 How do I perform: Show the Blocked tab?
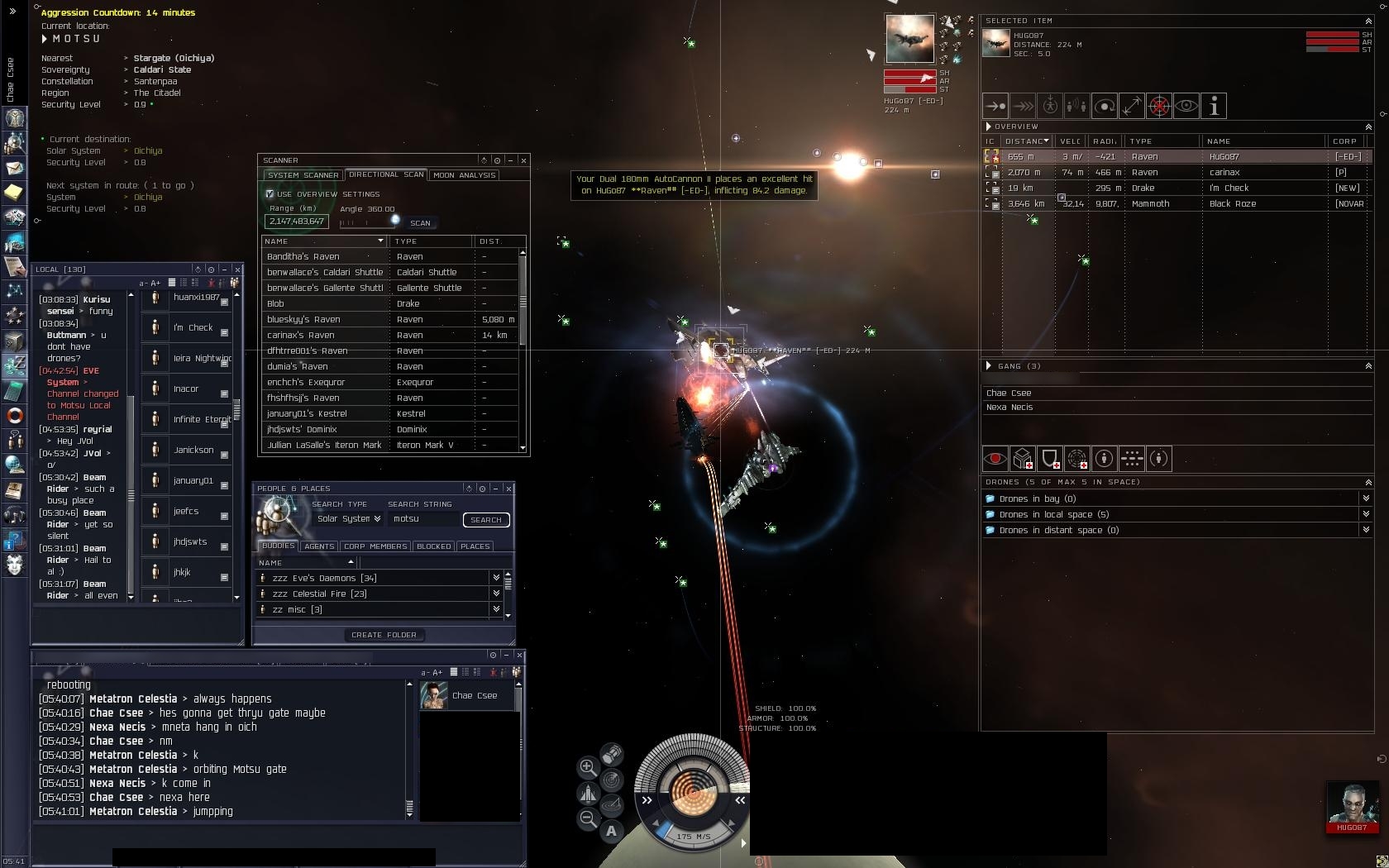pyautogui.click(x=434, y=546)
